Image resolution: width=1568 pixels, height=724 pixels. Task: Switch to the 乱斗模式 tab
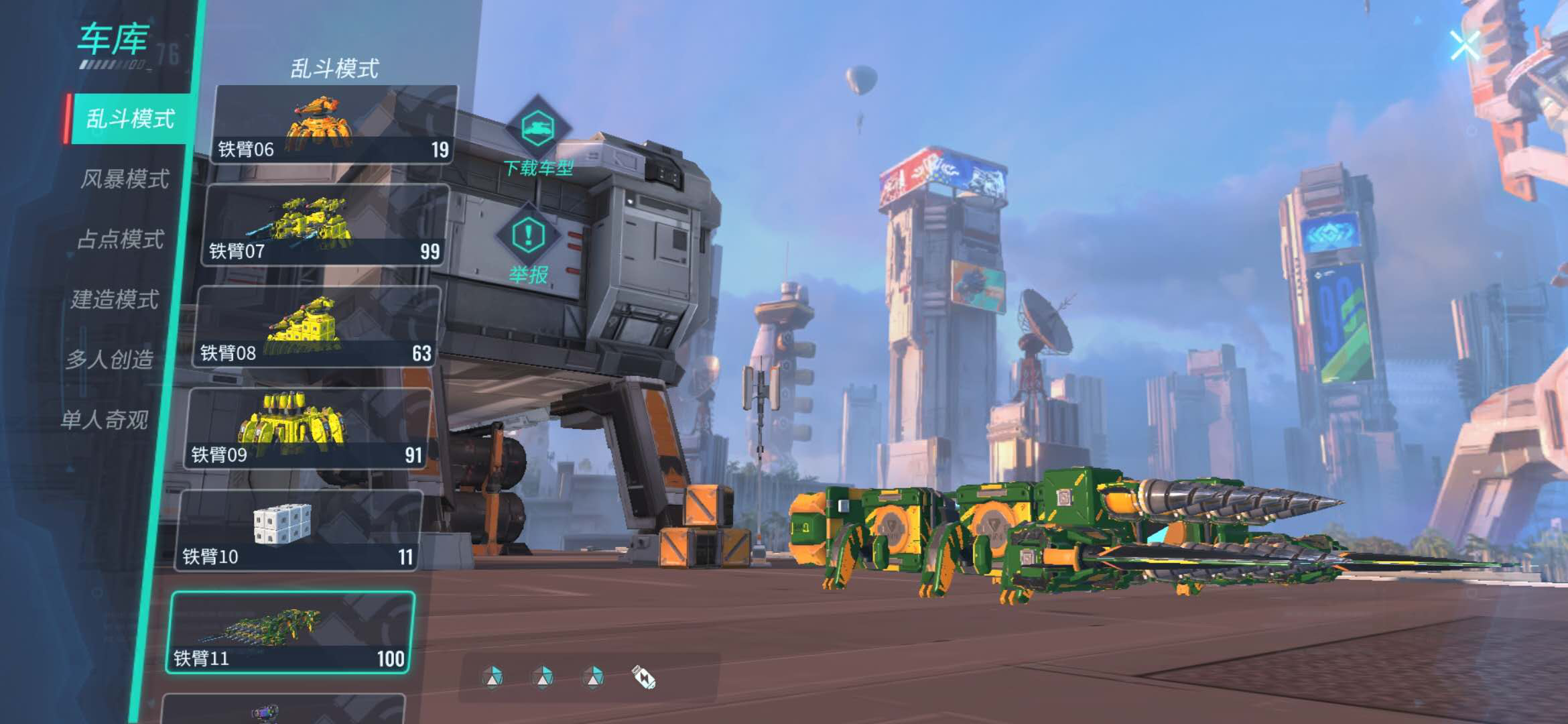click(130, 119)
